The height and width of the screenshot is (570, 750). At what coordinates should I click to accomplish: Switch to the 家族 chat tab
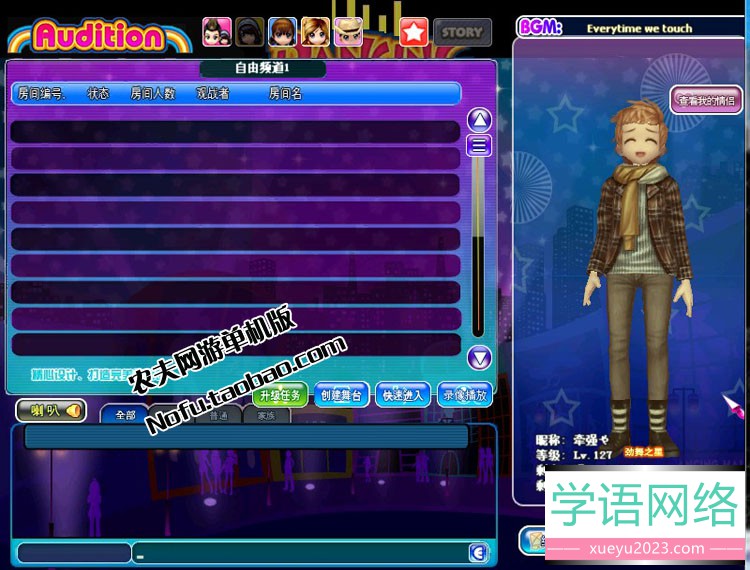pos(266,415)
